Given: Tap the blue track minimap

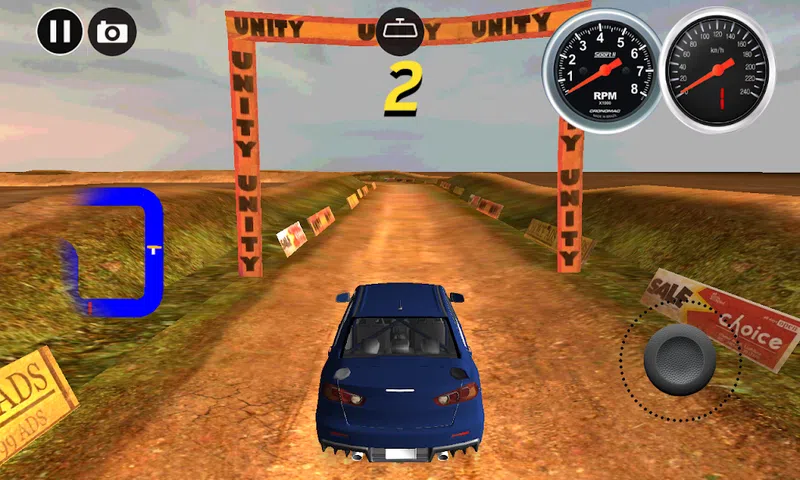Looking at the screenshot, I should (113, 250).
